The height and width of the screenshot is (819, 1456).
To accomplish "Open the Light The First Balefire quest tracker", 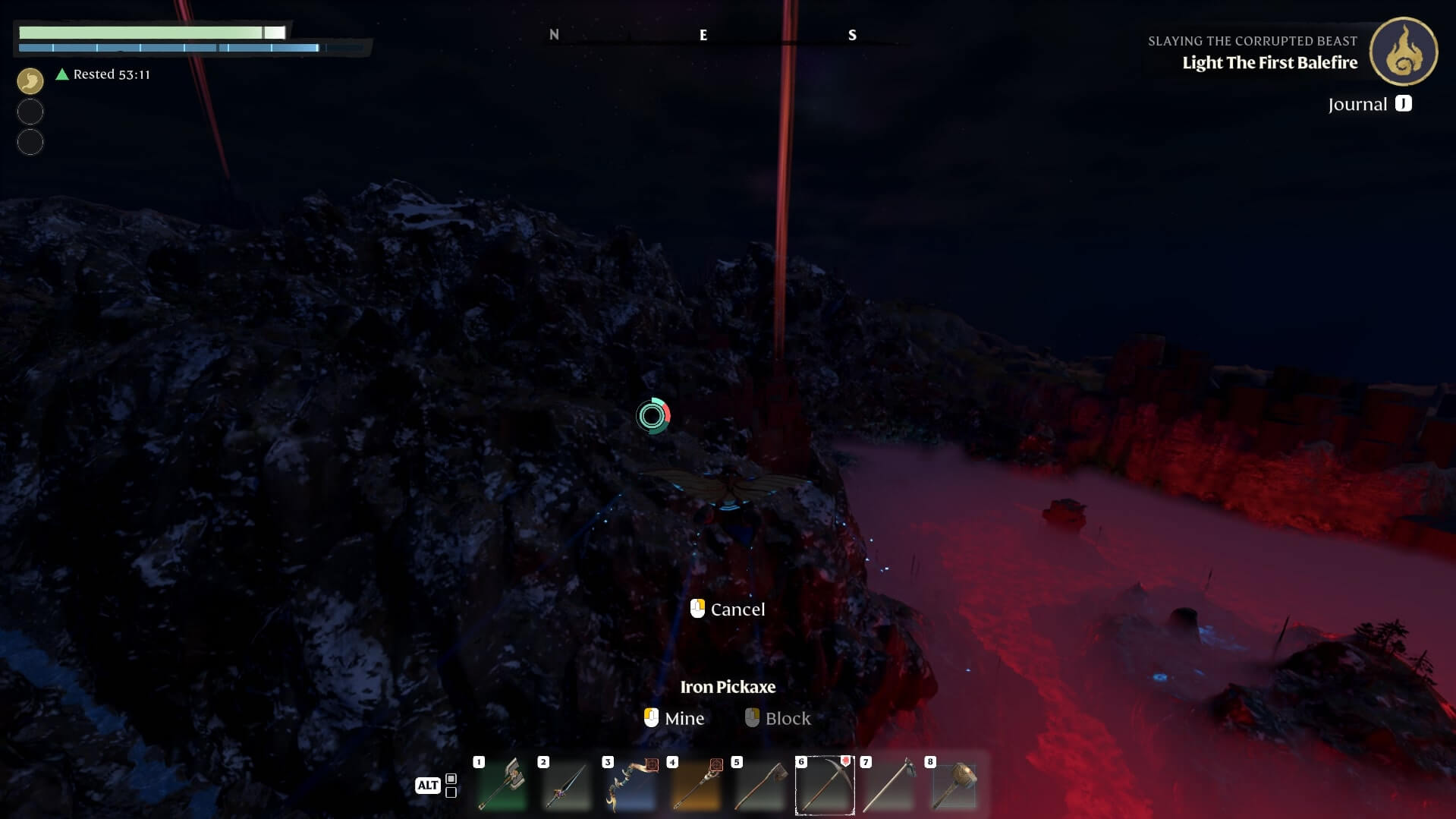I will coord(1269,63).
